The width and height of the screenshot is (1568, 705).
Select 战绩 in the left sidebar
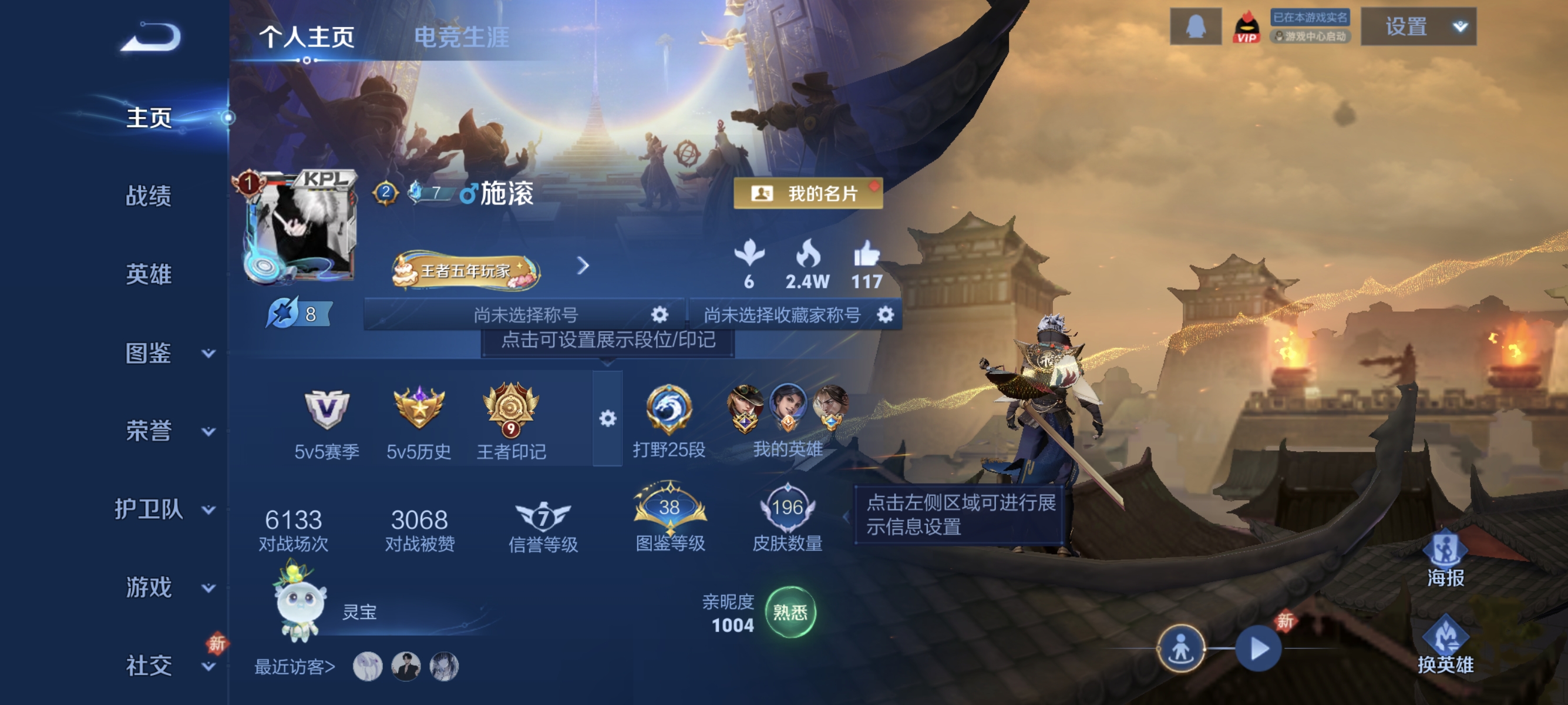[x=150, y=197]
